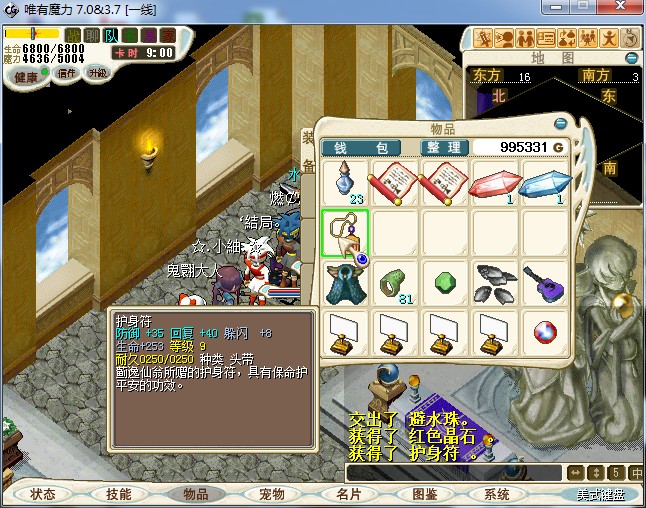This screenshot has height=508, width=646.
Task: Select the blue potion bottle slot
Action: (x=346, y=183)
